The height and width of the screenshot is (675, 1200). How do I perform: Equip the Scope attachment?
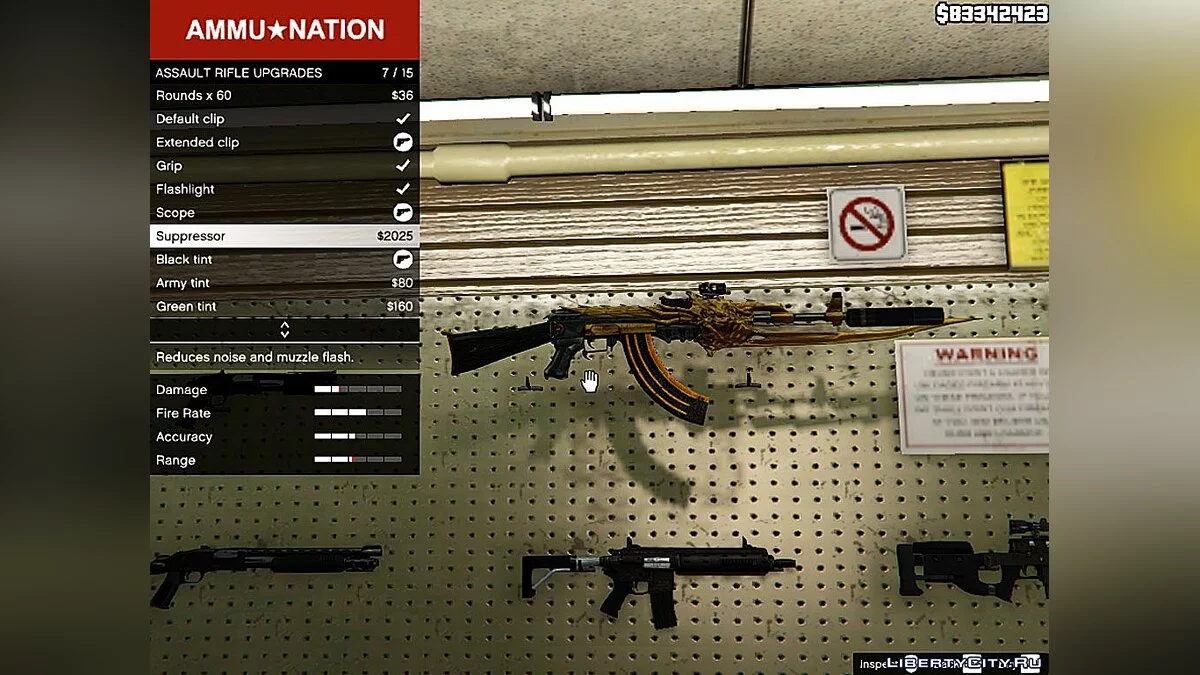point(284,213)
